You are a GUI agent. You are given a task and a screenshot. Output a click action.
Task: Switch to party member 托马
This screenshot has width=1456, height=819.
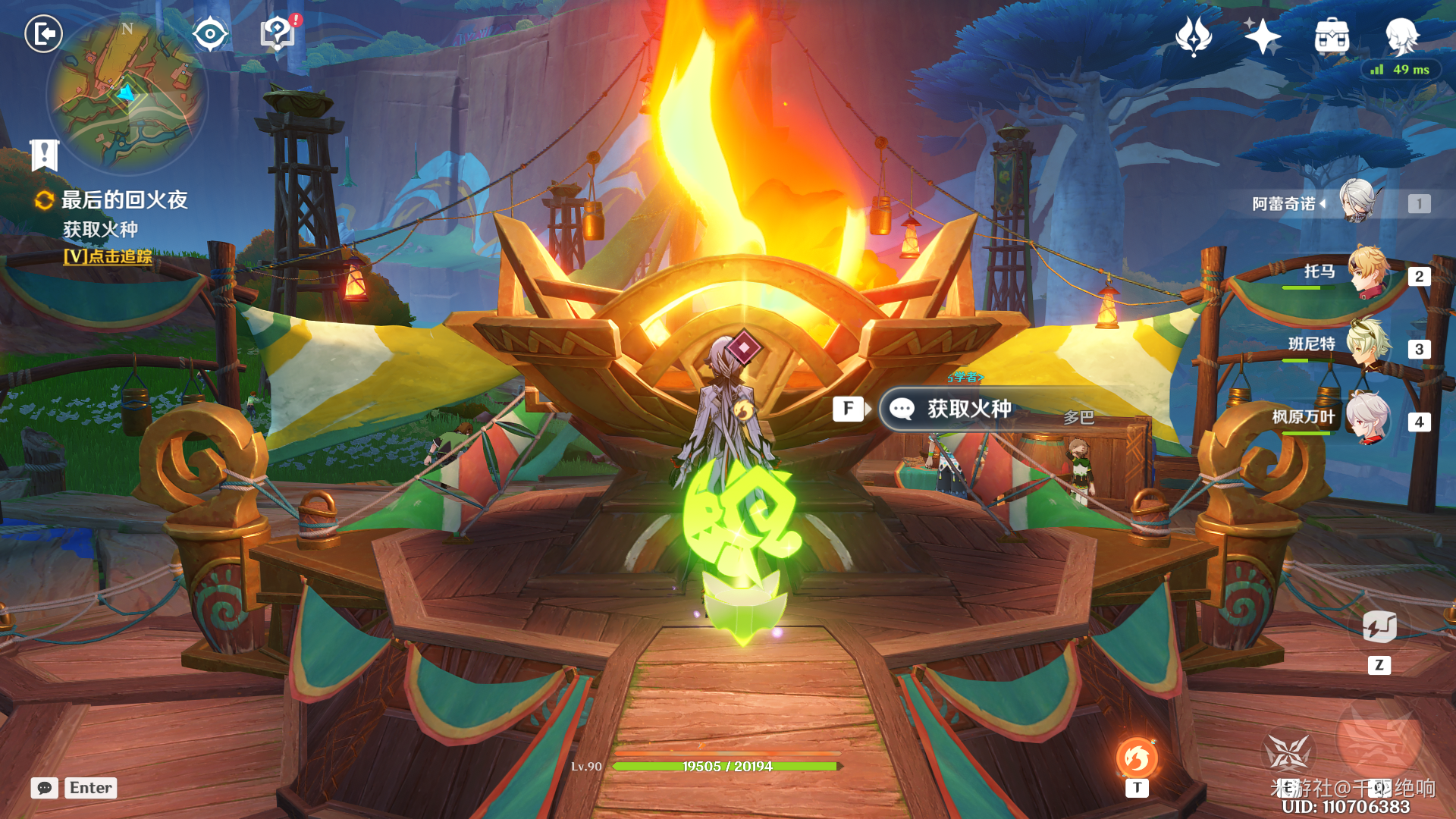[1370, 272]
